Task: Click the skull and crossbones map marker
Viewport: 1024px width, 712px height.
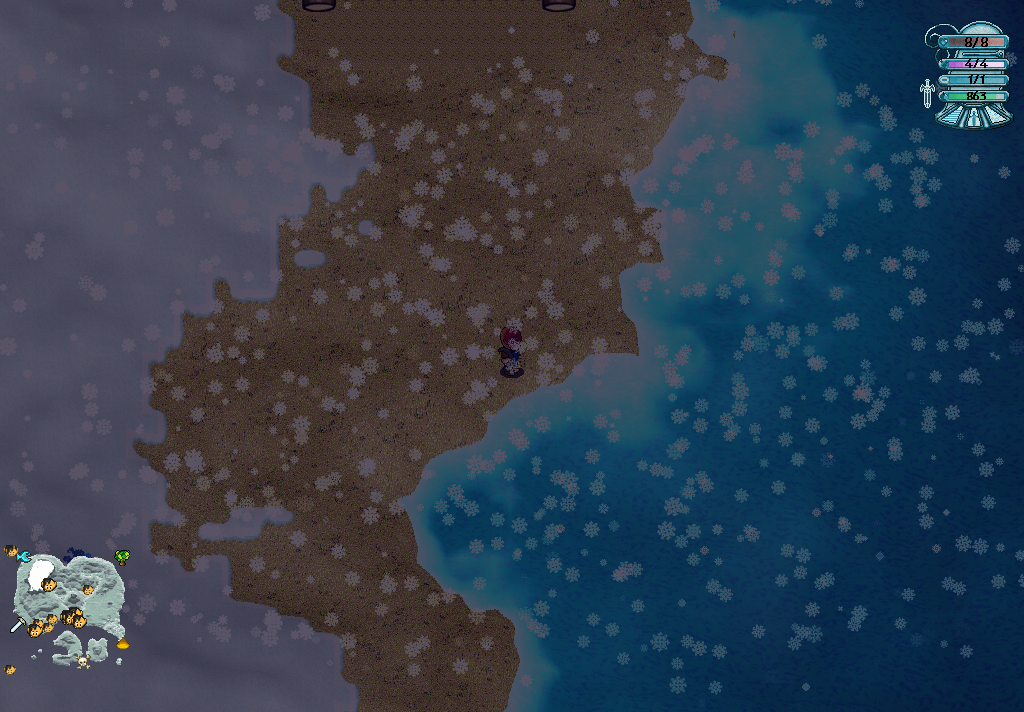Action: pos(81,660)
